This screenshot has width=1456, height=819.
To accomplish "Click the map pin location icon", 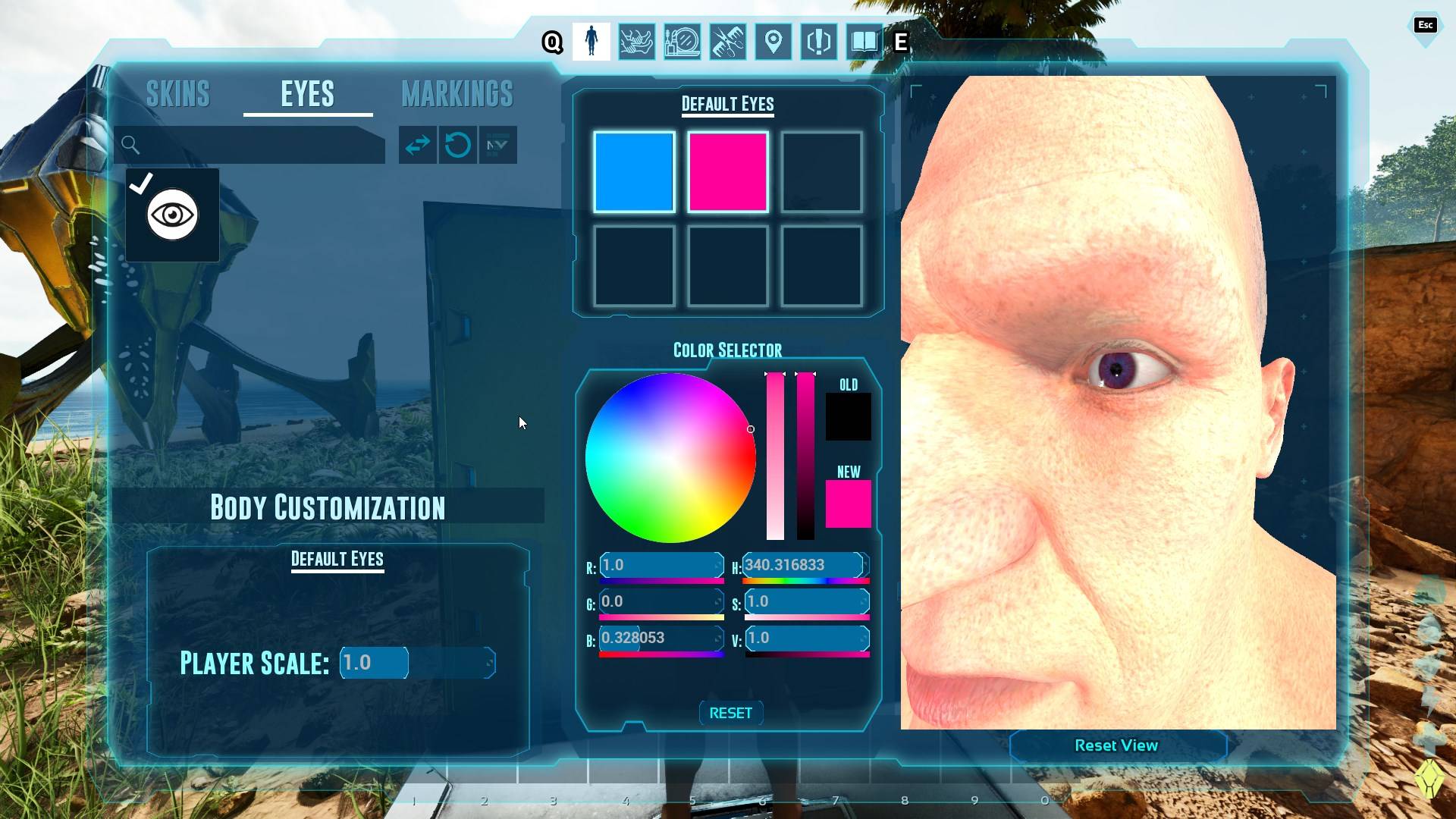I will tap(772, 42).
